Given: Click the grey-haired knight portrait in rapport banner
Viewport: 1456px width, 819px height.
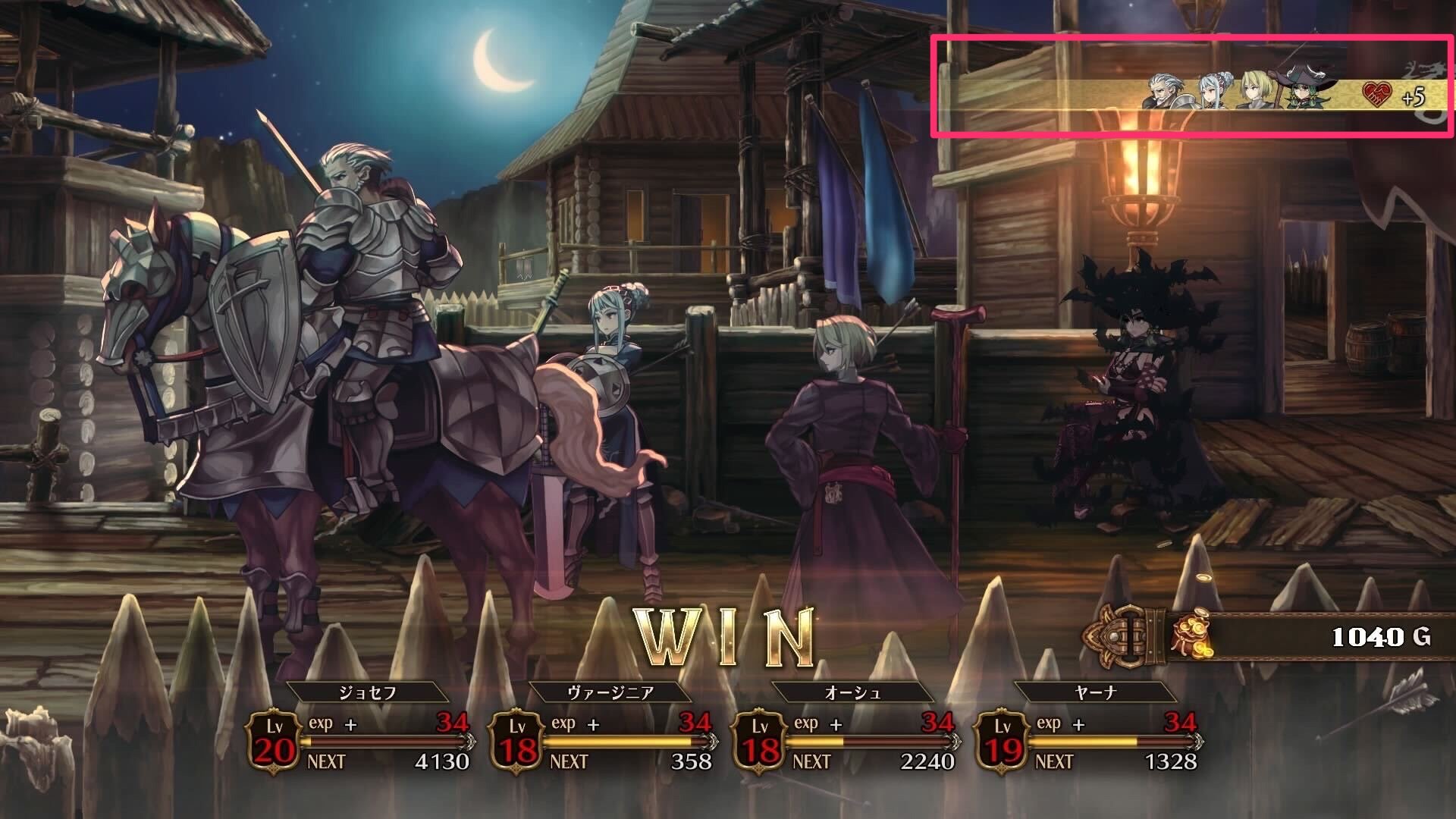Looking at the screenshot, I should 1165,93.
